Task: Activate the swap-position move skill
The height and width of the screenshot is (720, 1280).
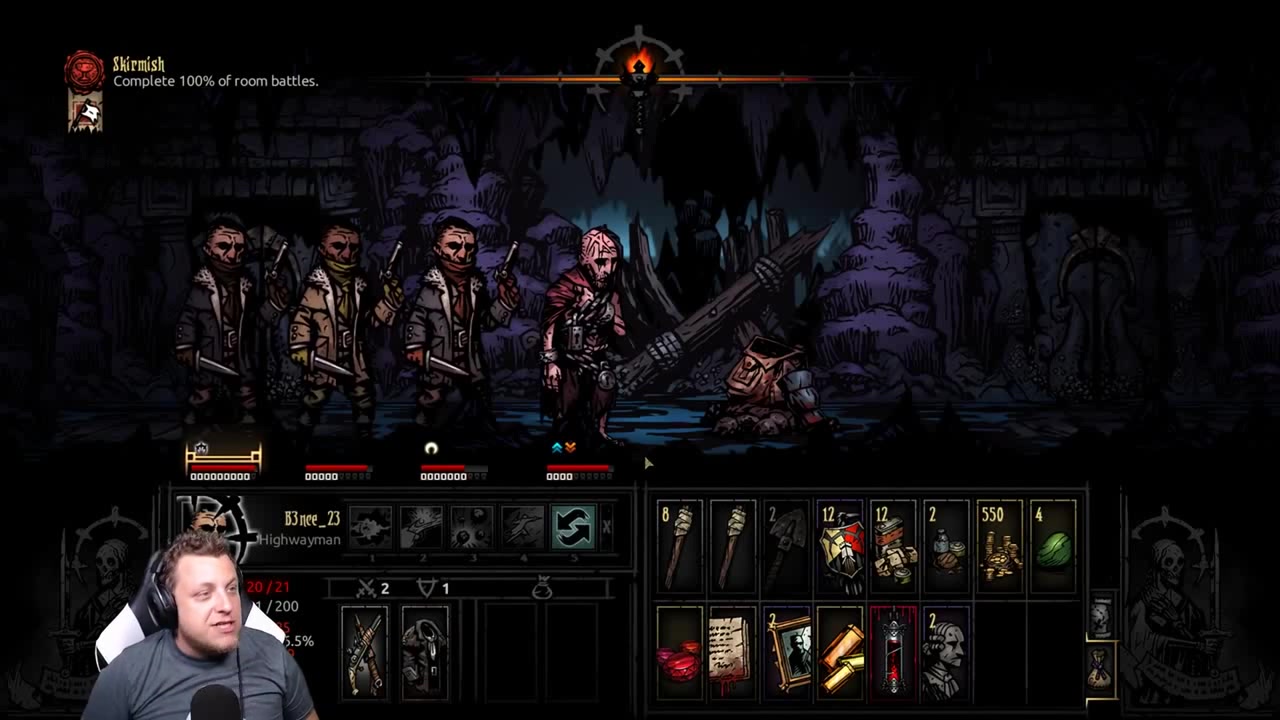Action: pyautogui.click(x=573, y=527)
